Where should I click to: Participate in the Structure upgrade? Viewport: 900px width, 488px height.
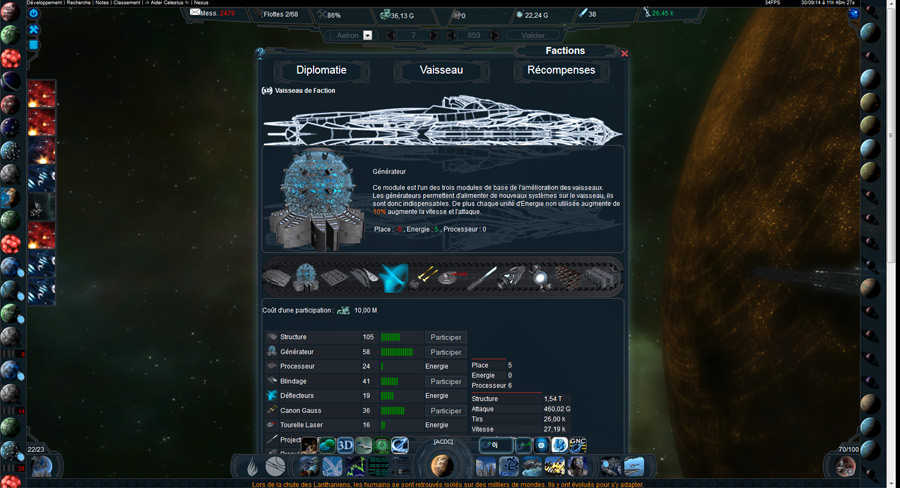445,337
